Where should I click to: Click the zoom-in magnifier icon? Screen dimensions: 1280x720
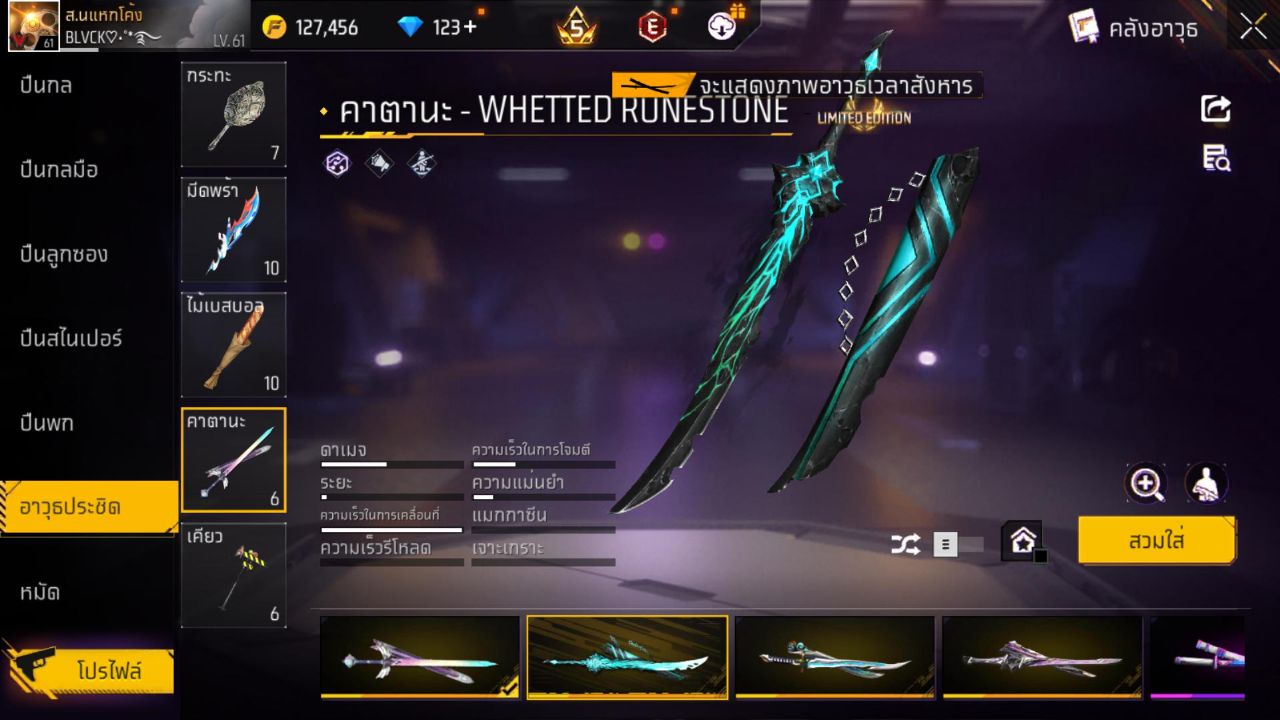pos(1146,484)
